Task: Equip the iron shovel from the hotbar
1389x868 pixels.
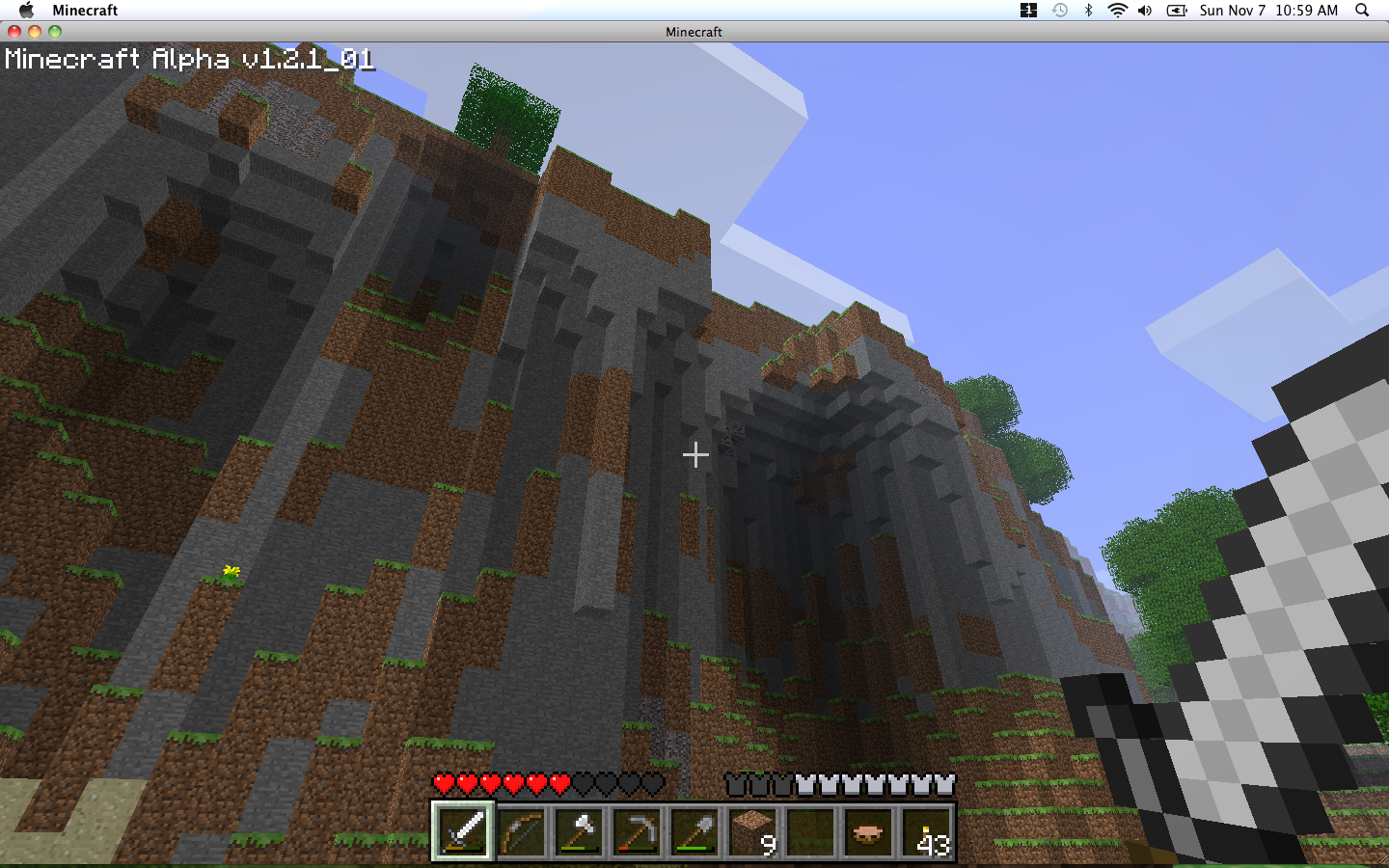Action: (x=694, y=830)
